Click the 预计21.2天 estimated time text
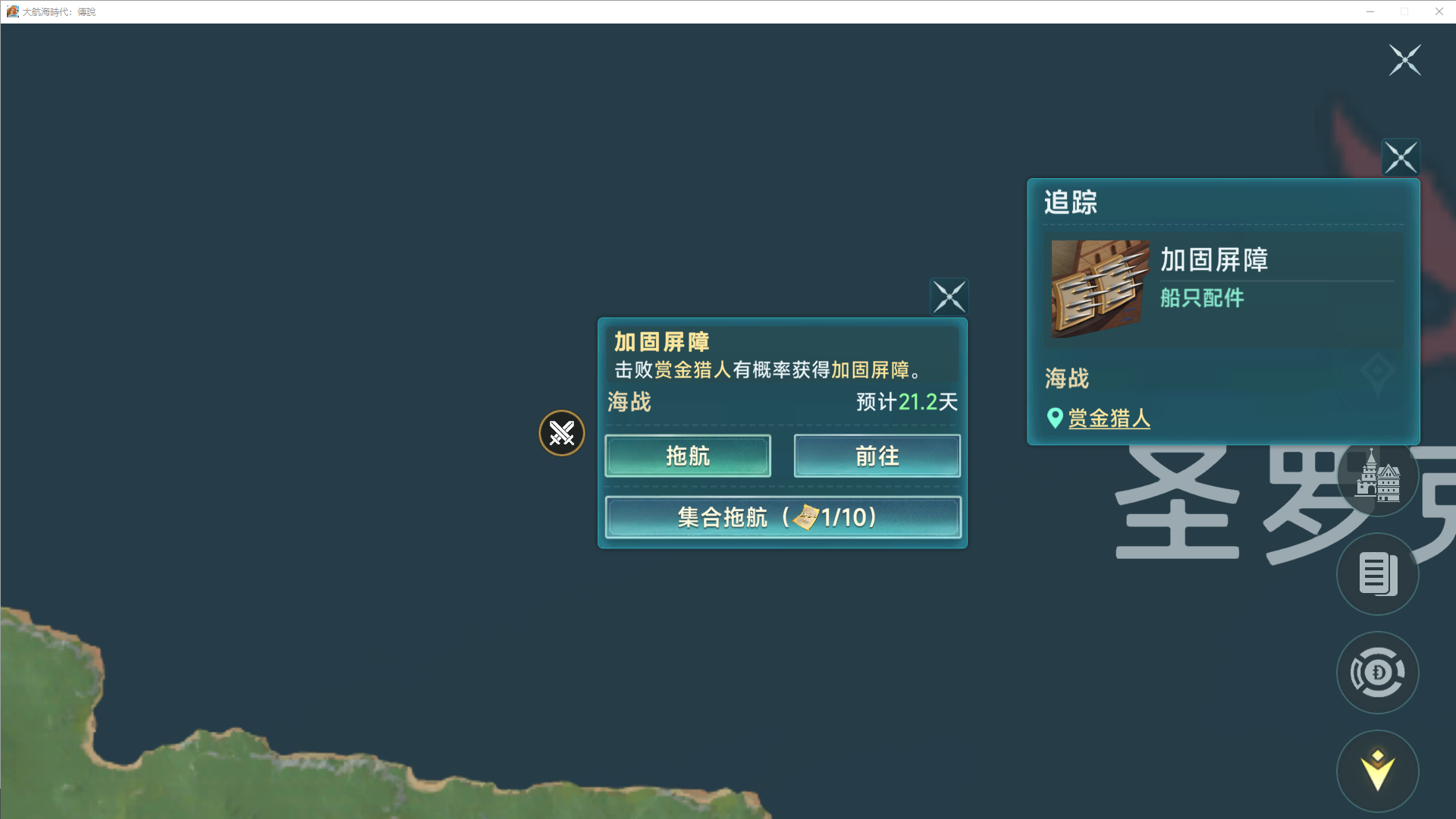The image size is (1456, 819). (906, 403)
